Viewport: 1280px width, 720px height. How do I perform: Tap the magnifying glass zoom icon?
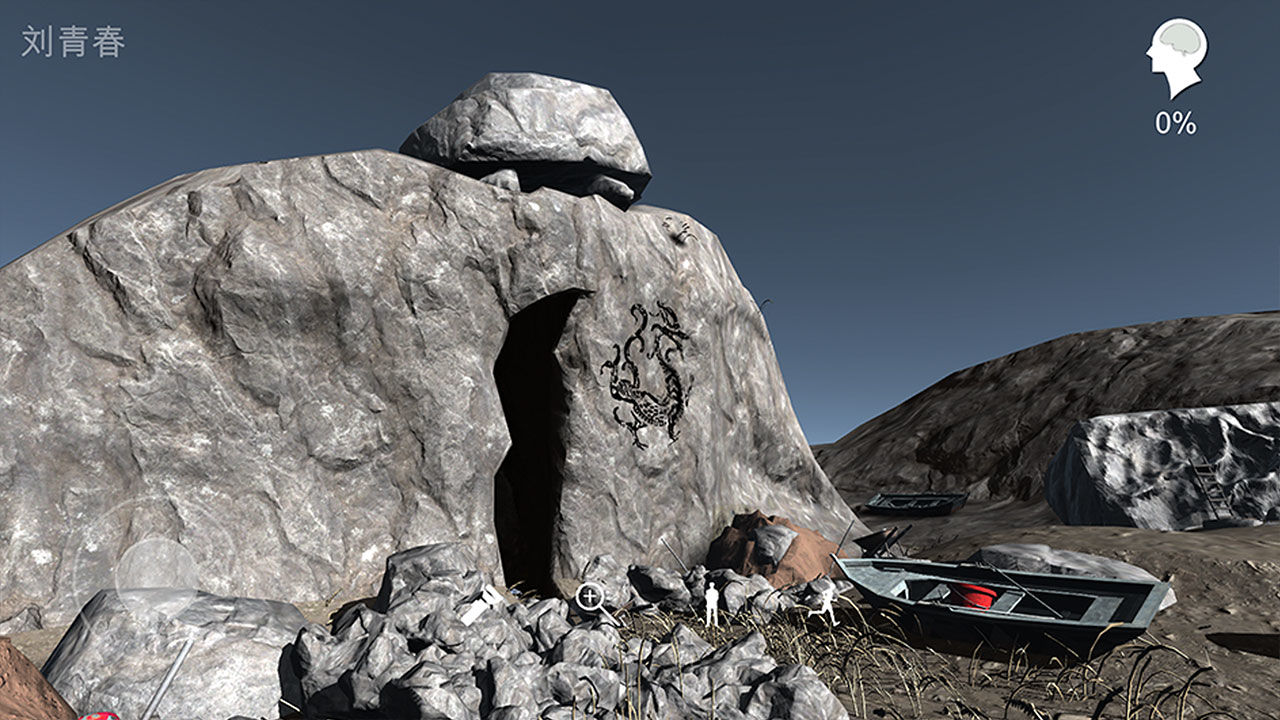(x=590, y=598)
